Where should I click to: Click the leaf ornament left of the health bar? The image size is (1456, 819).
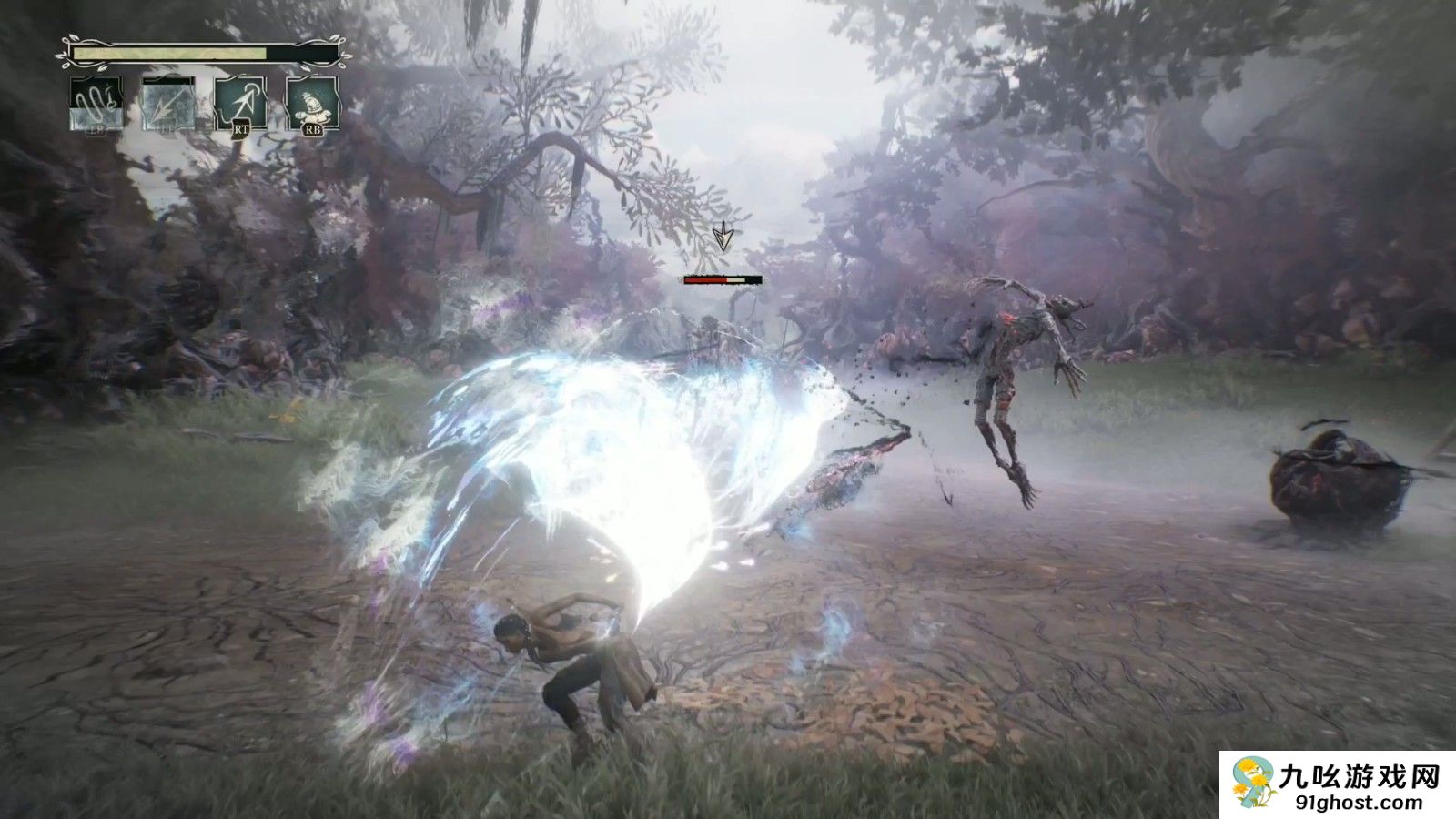point(67,51)
